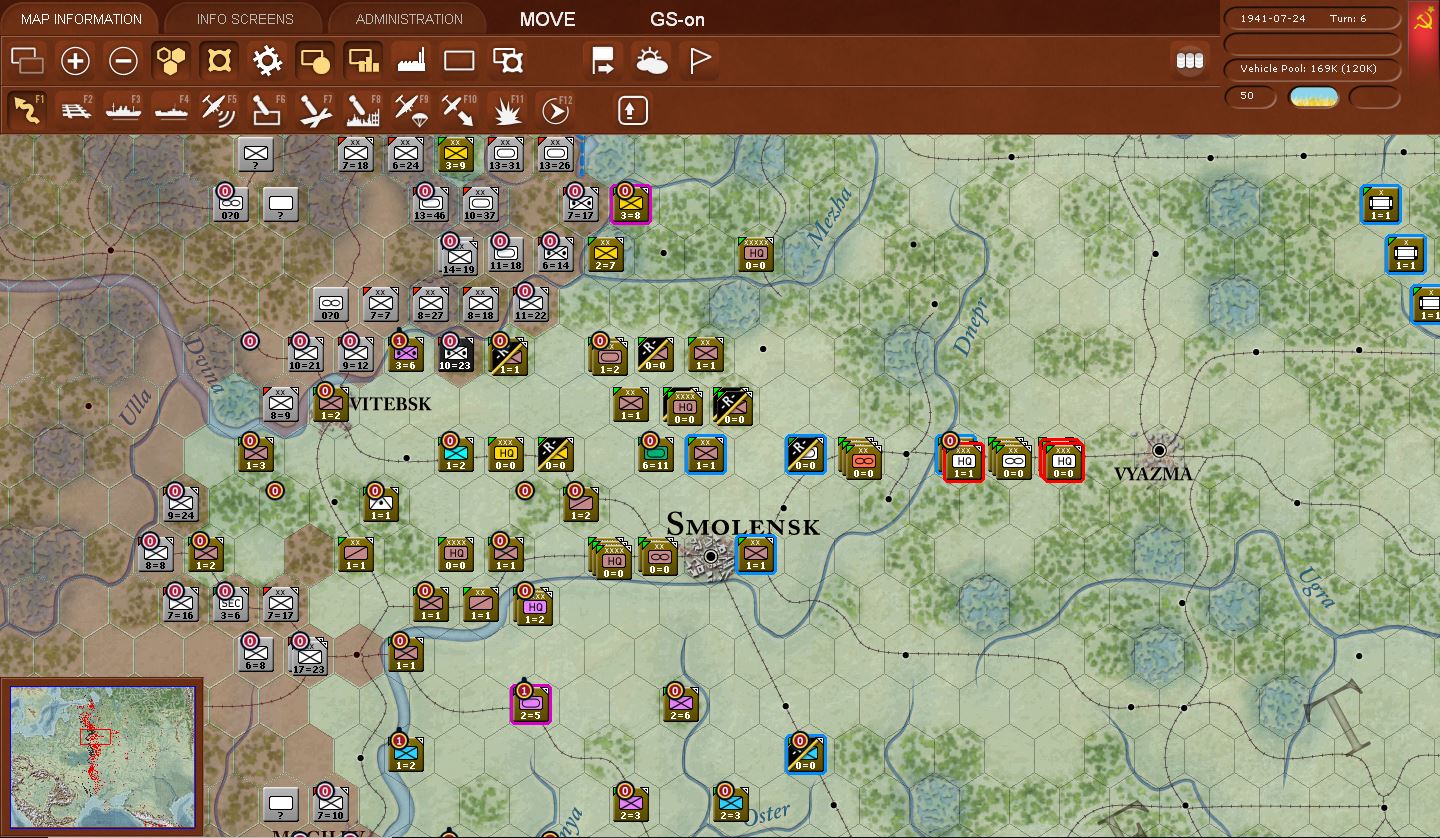Open the MAP INFORMATION menu
The height and width of the screenshot is (838, 1440).
80,18
